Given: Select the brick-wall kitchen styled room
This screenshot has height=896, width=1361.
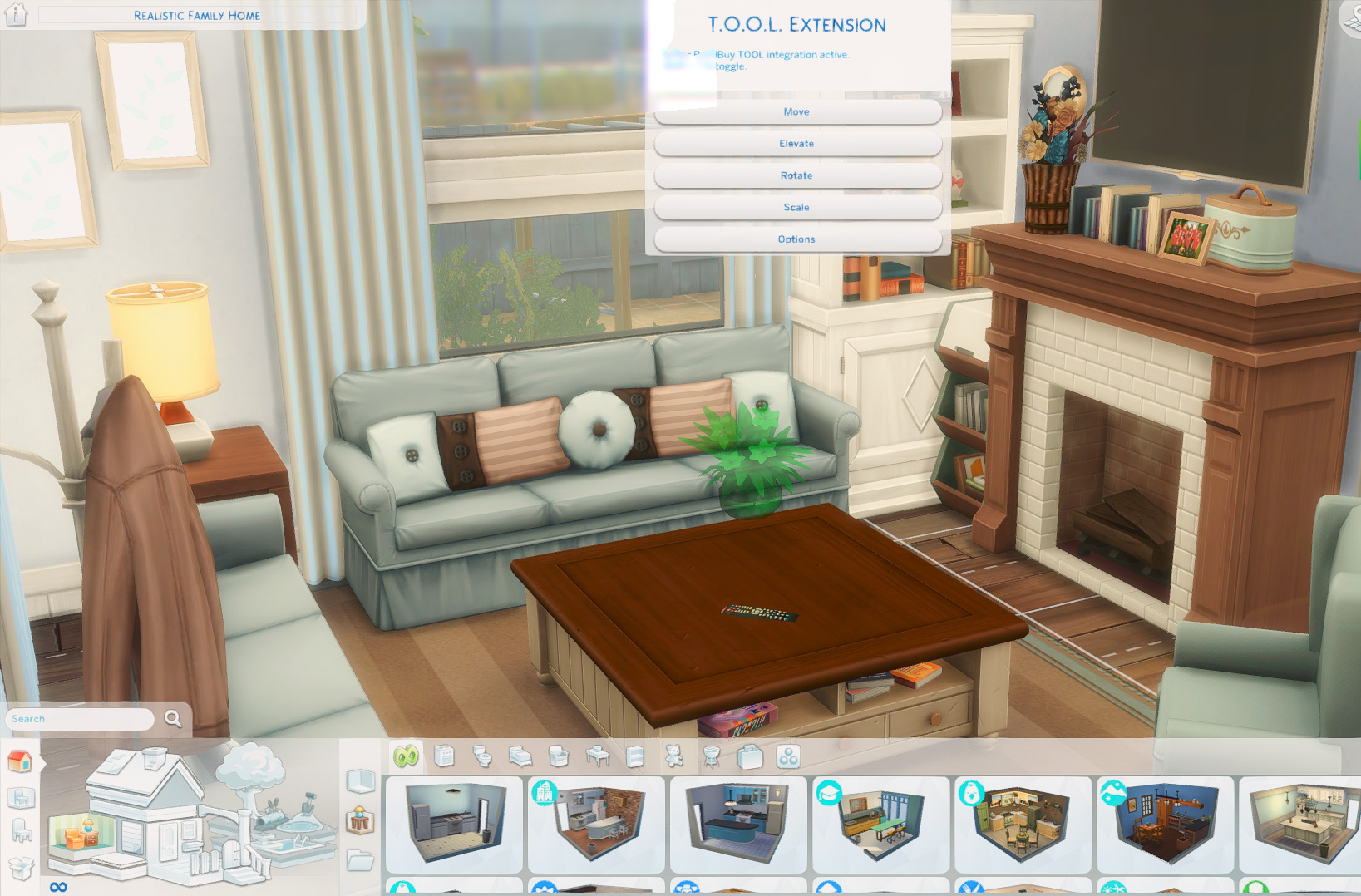Looking at the screenshot, I should point(596,824).
